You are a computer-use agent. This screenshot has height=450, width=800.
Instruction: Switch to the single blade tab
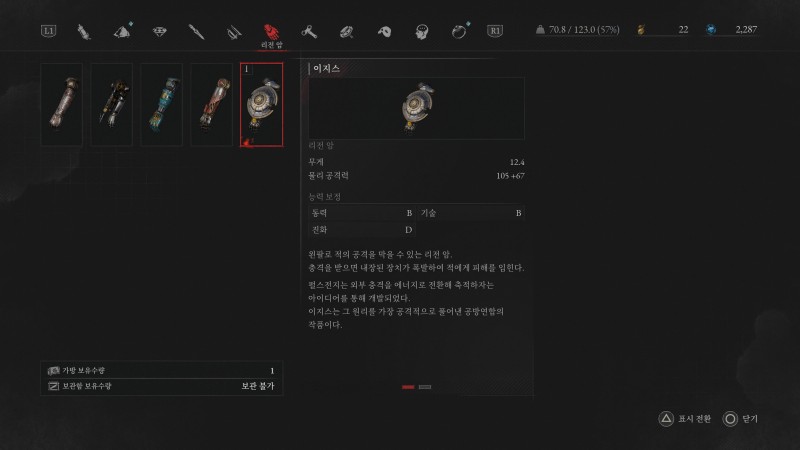[196, 32]
